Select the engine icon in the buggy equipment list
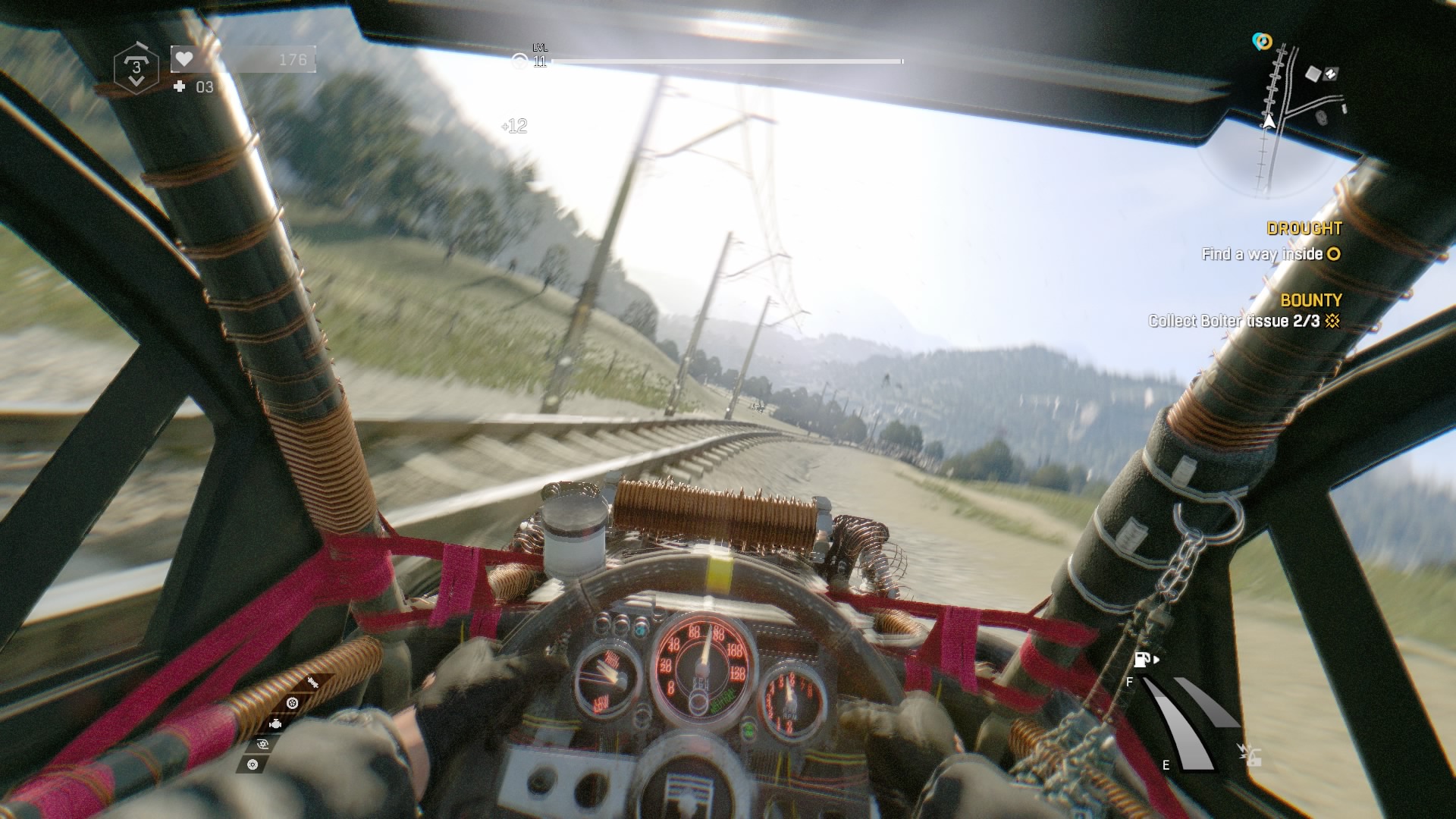This screenshot has height=819, width=1456. [x=276, y=723]
